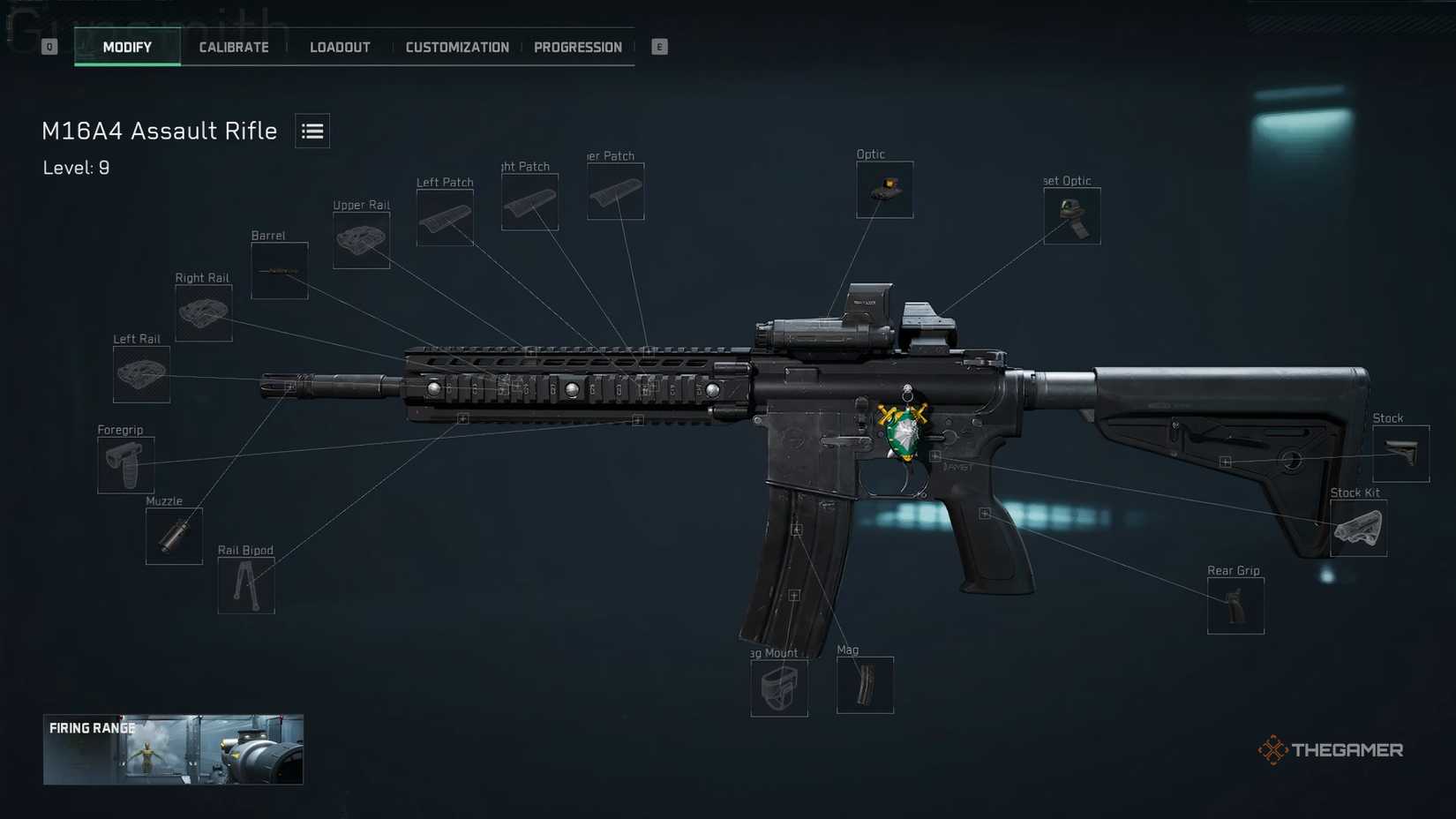
Task: Choose the Upper Rail slot
Action: (x=362, y=240)
